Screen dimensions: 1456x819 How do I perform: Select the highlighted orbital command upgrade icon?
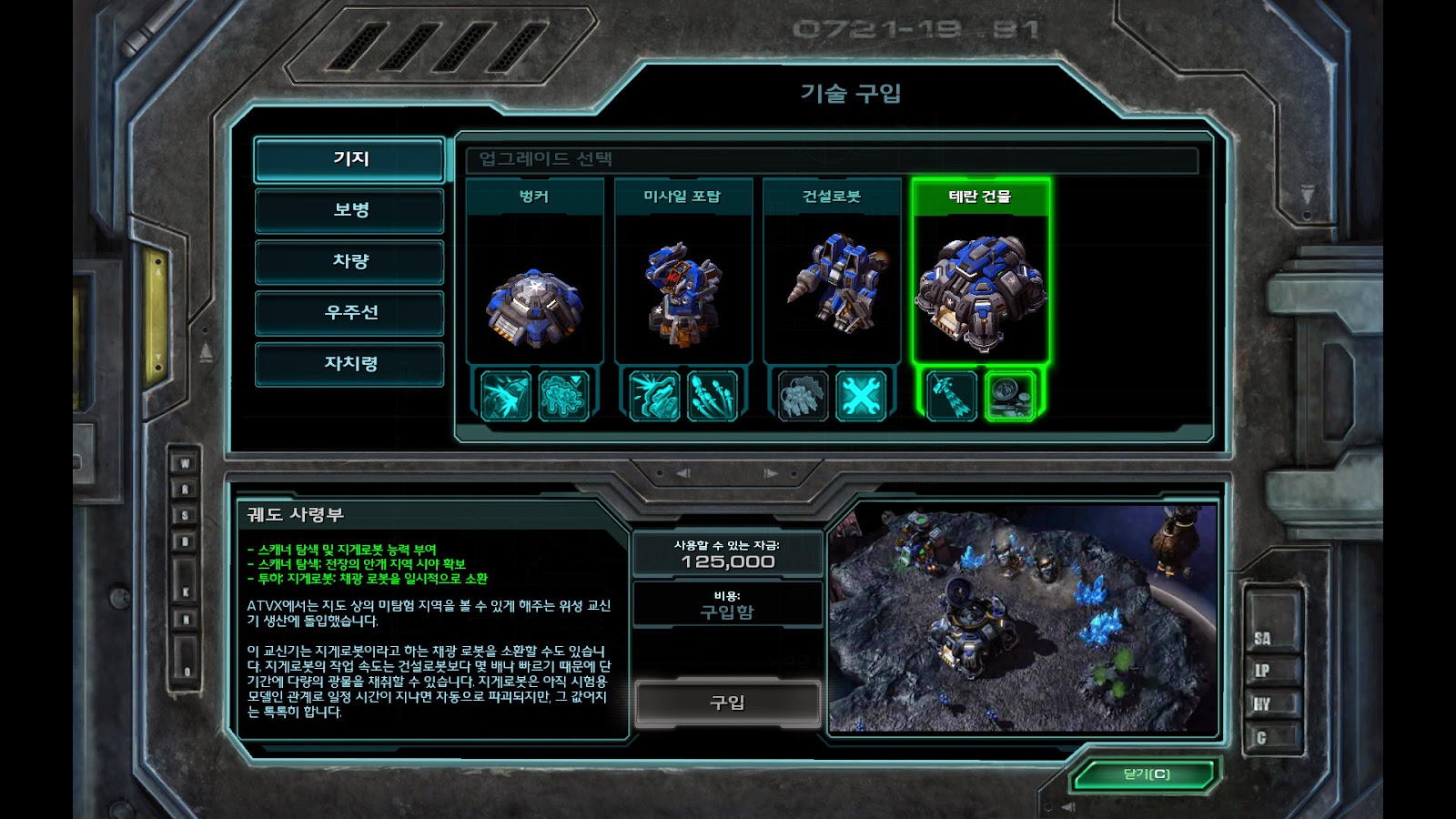click(1009, 396)
